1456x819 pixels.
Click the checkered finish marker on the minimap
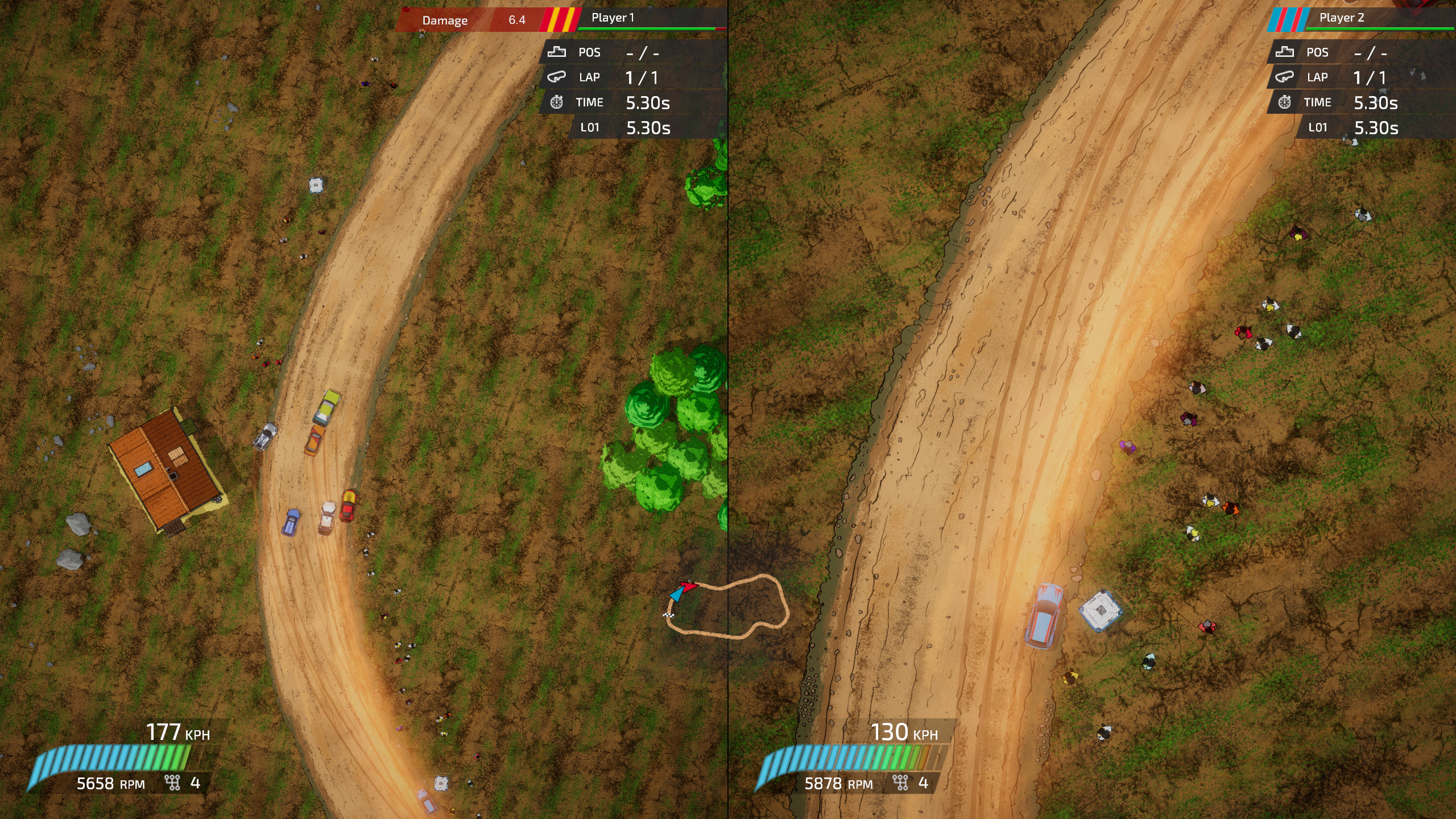tap(668, 615)
